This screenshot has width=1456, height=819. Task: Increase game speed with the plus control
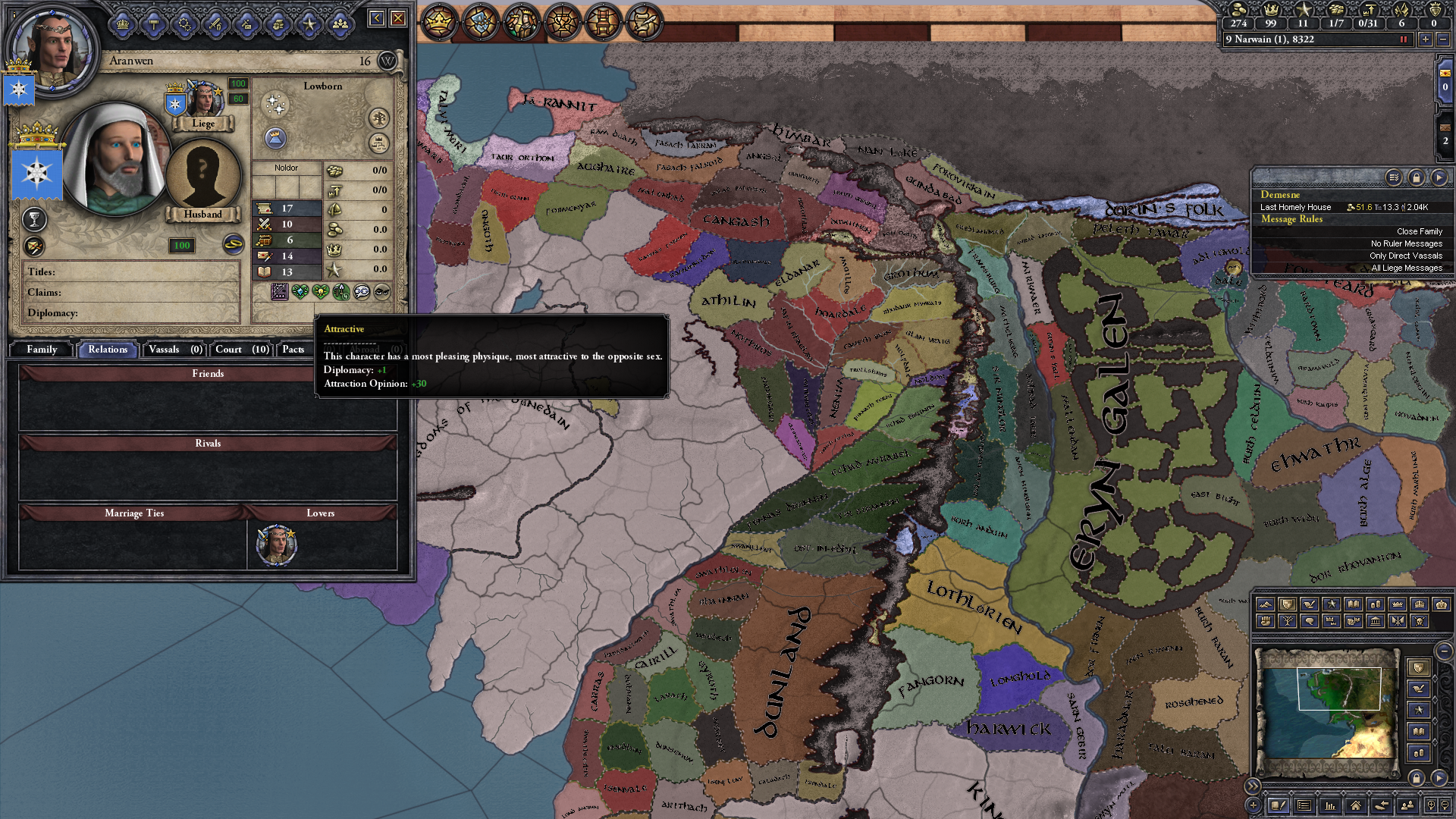click(x=1426, y=39)
